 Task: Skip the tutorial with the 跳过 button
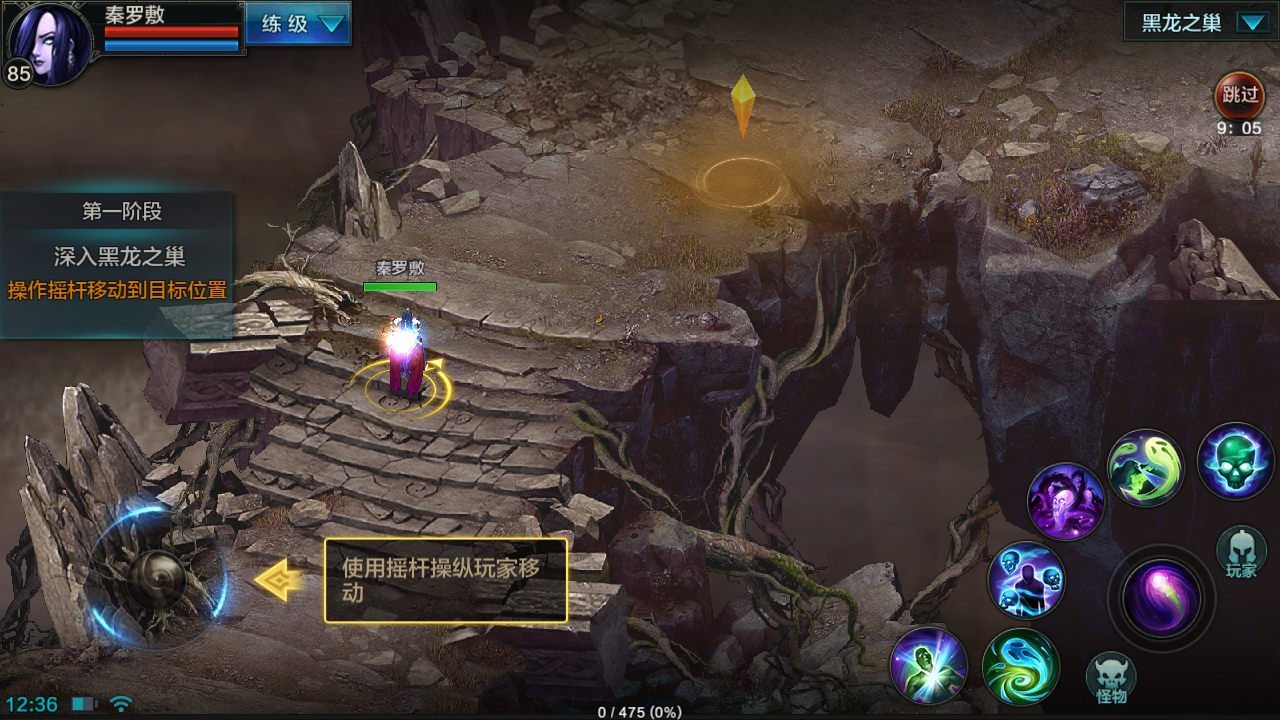click(1239, 96)
